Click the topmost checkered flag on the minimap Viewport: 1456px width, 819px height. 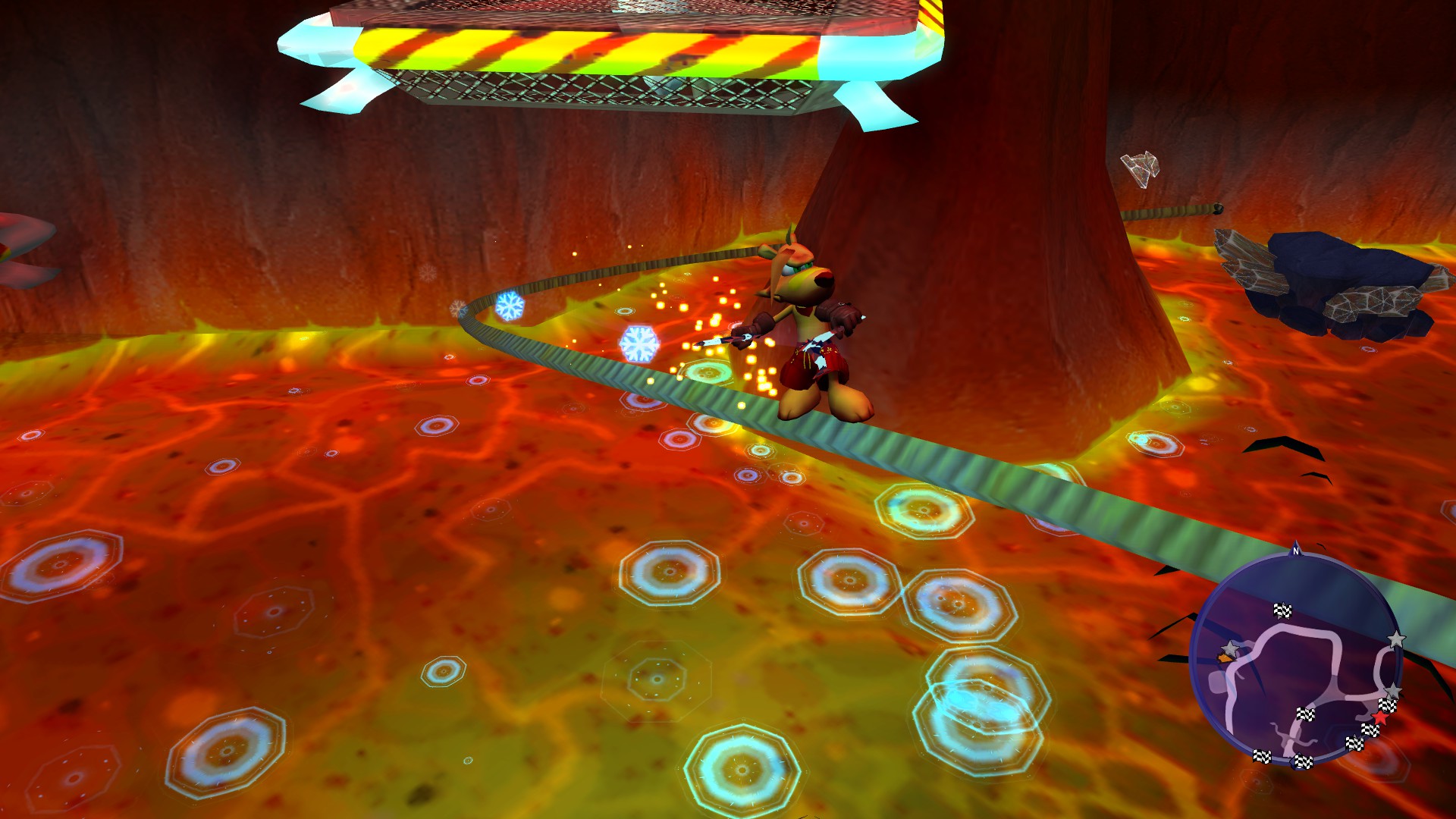[1283, 610]
